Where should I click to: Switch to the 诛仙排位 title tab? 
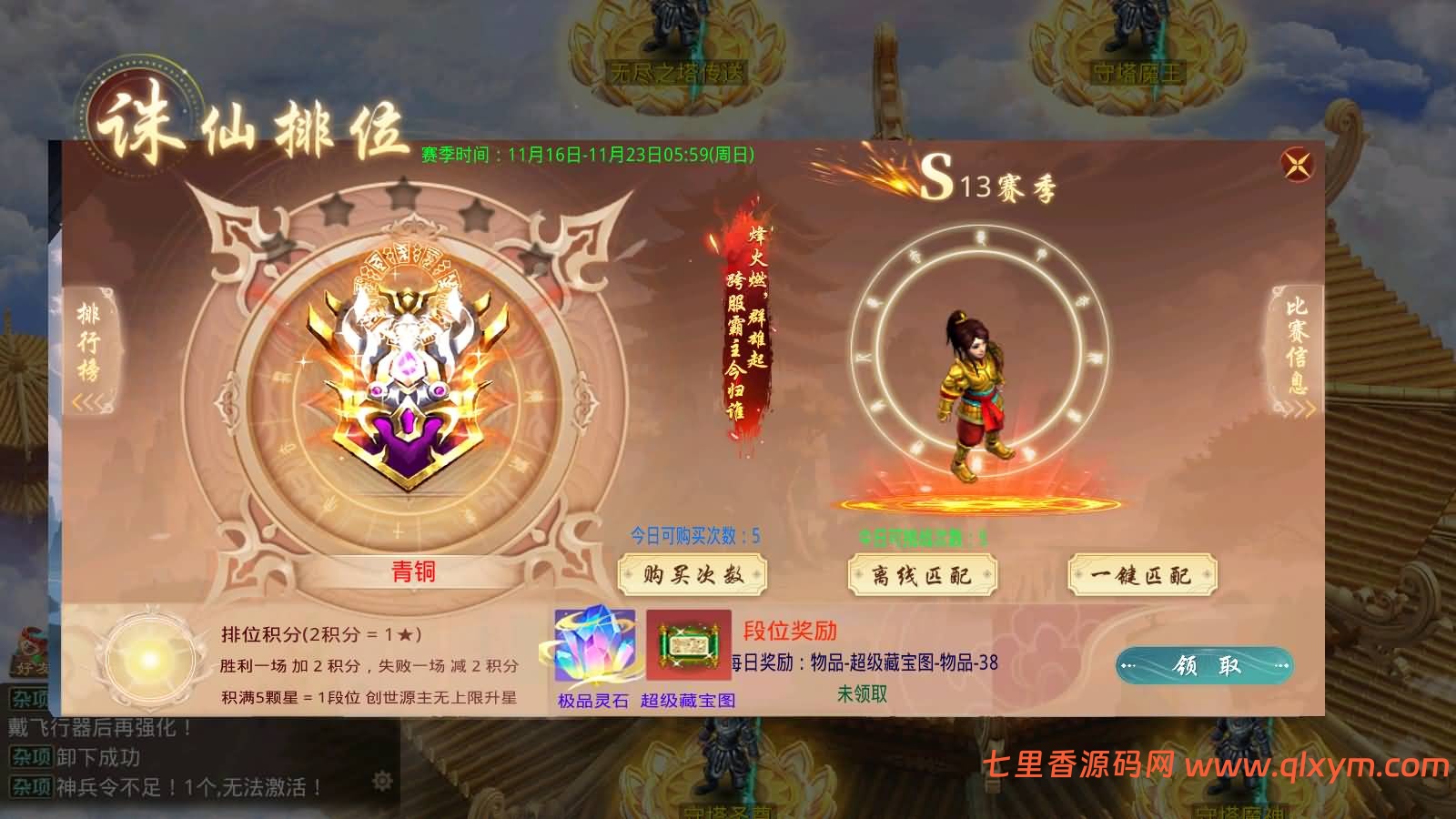[255, 123]
